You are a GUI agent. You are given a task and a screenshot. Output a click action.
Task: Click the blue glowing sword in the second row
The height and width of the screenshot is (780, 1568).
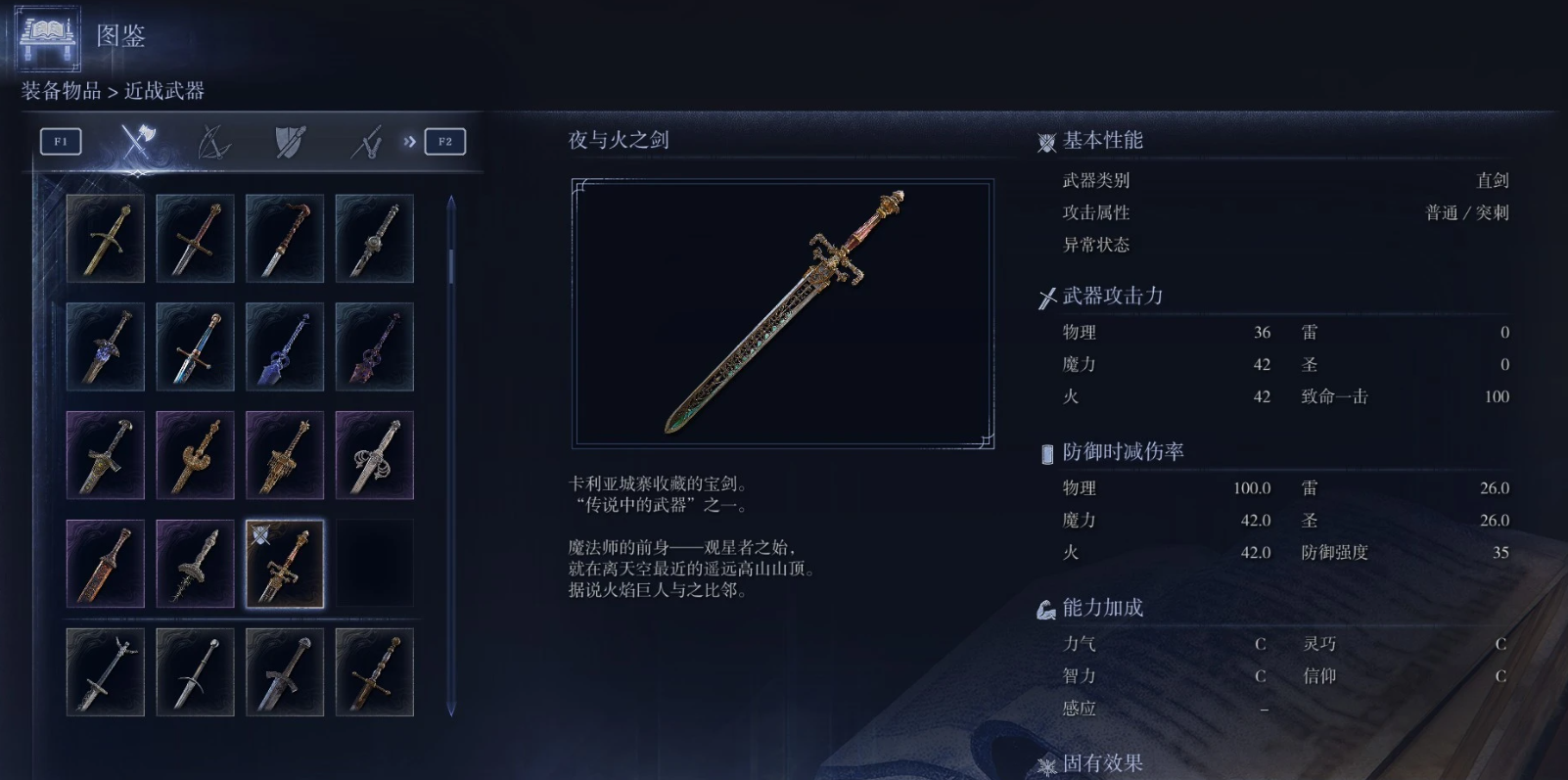pyautogui.click(x=284, y=345)
